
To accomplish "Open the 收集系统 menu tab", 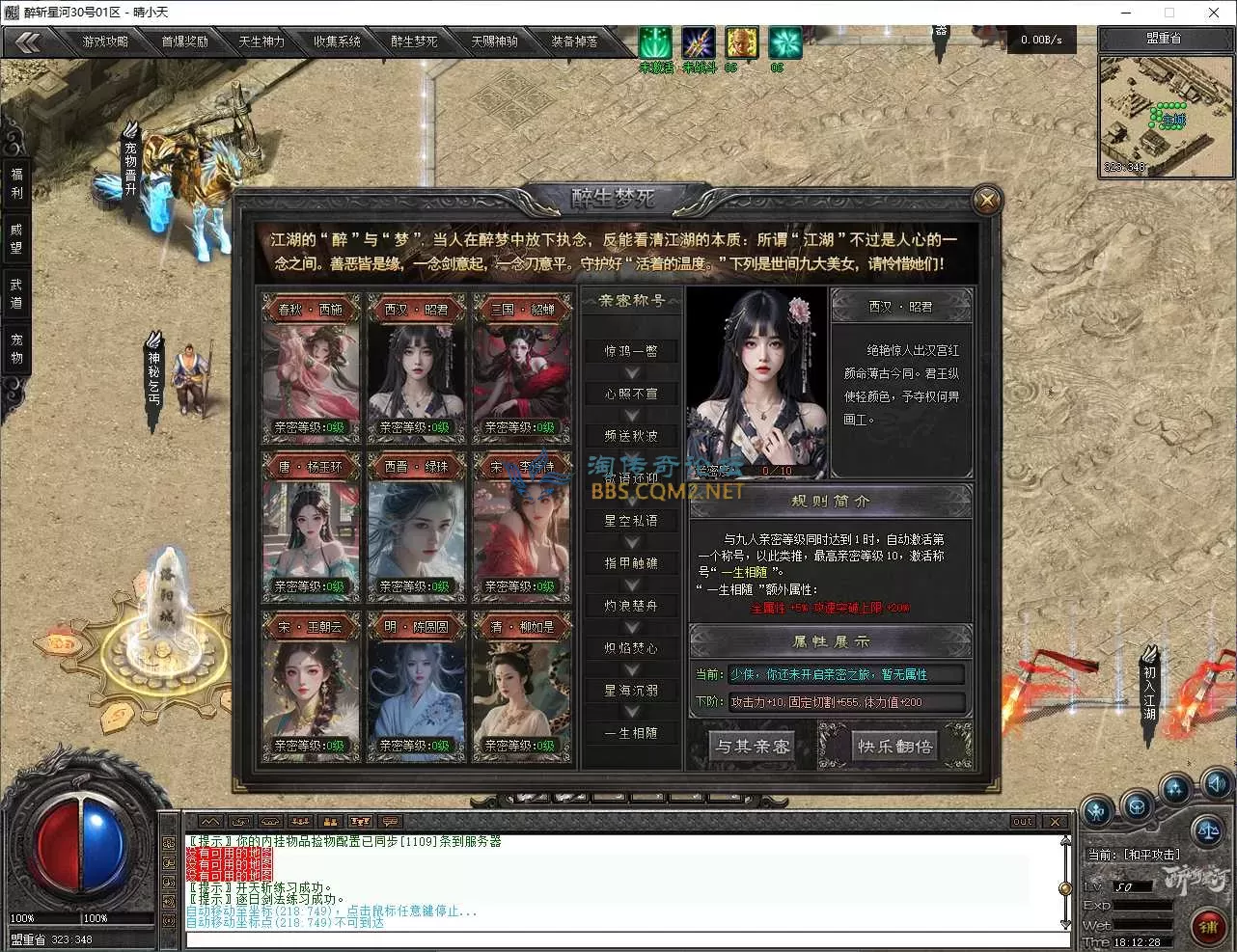I will (x=338, y=41).
